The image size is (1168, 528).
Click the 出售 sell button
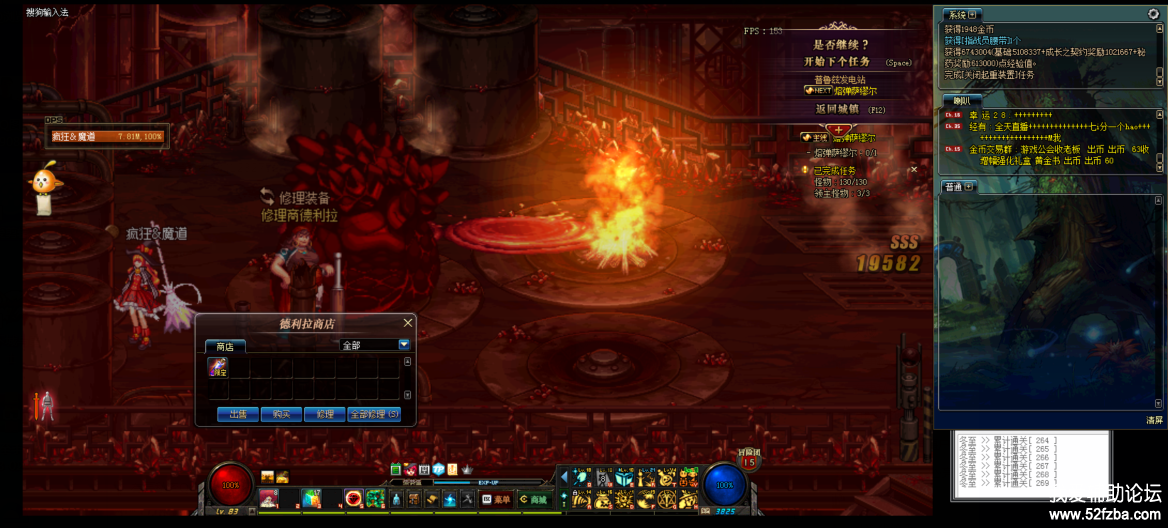tap(238, 414)
